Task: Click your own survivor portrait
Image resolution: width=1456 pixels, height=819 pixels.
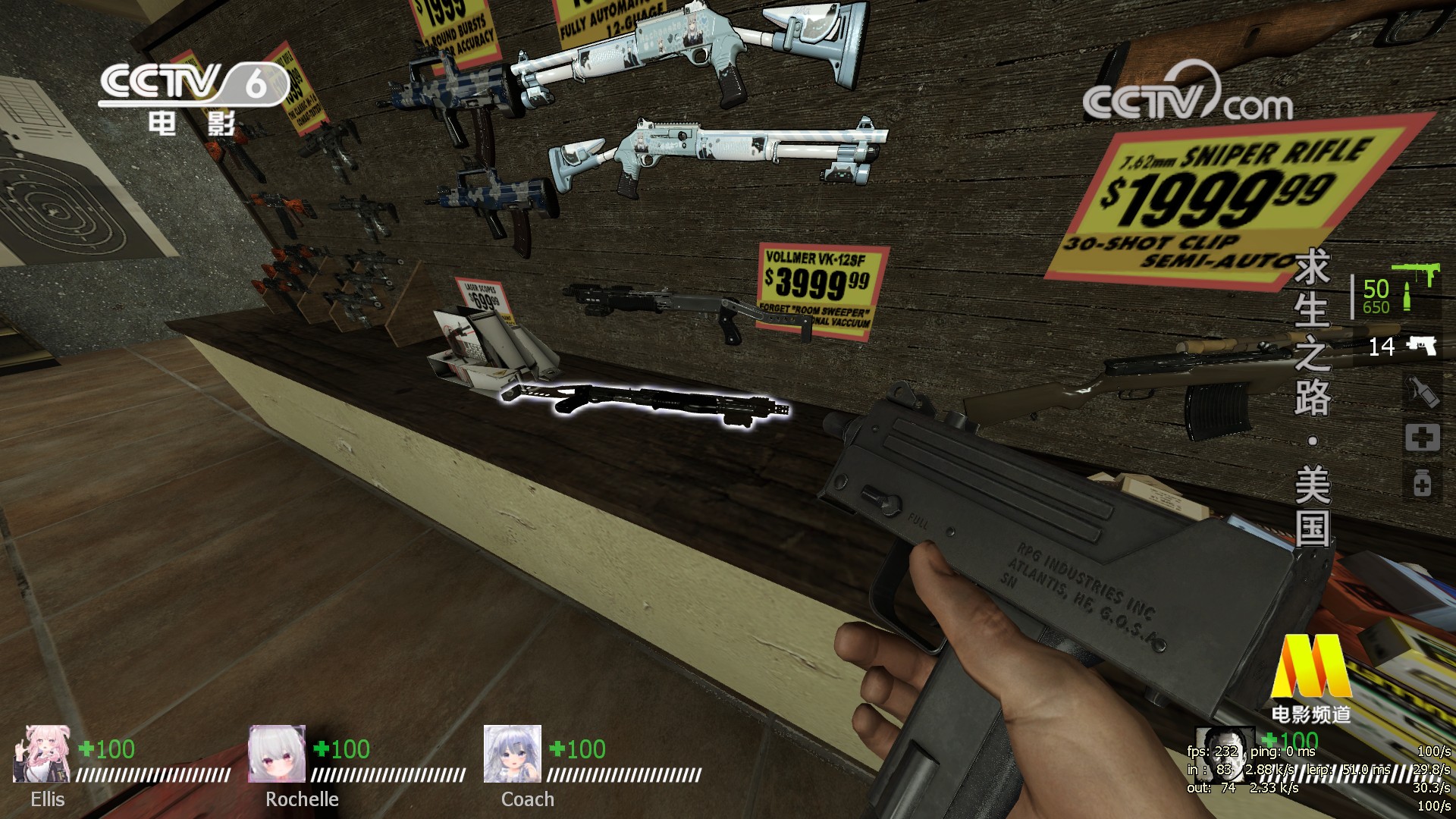Action: point(1222,752)
